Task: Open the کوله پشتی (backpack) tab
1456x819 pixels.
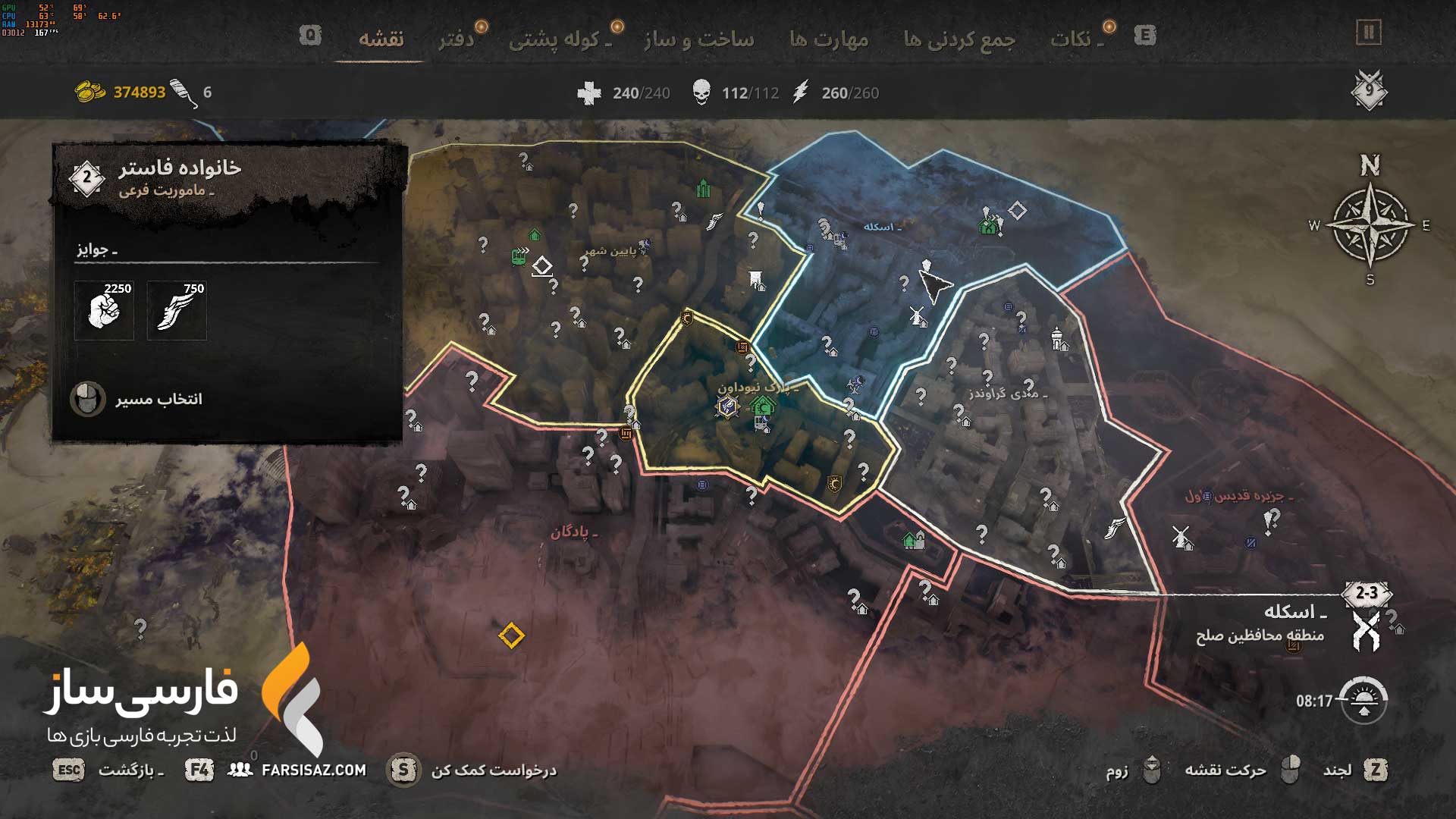Action: pyautogui.click(x=560, y=39)
